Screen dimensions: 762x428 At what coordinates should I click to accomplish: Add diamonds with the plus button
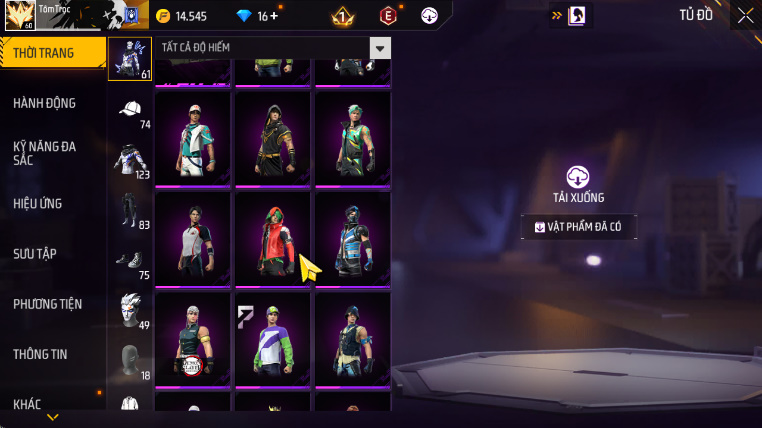pyautogui.click(x=274, y=16)
